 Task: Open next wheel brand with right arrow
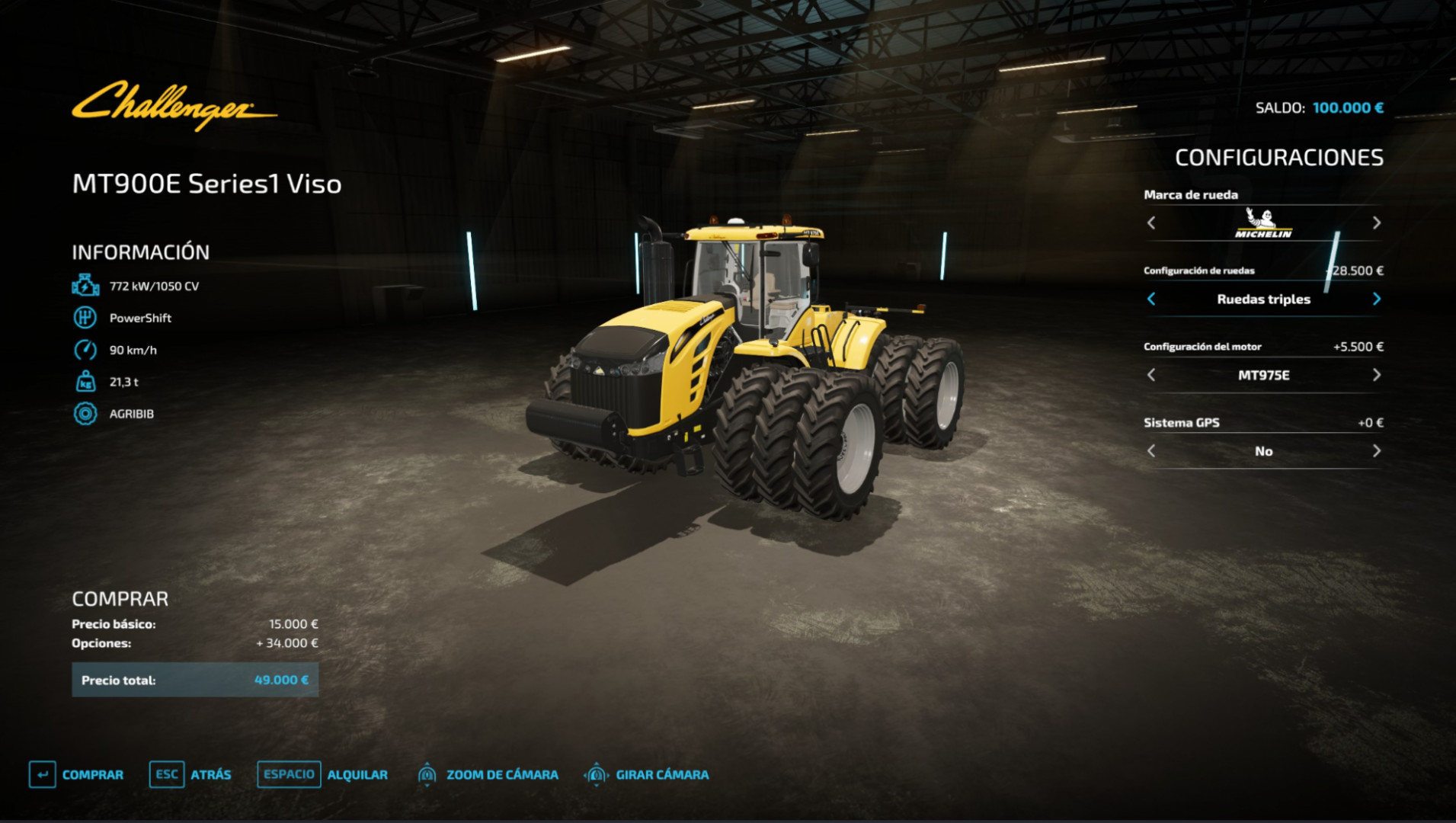tap(1375, 223)
